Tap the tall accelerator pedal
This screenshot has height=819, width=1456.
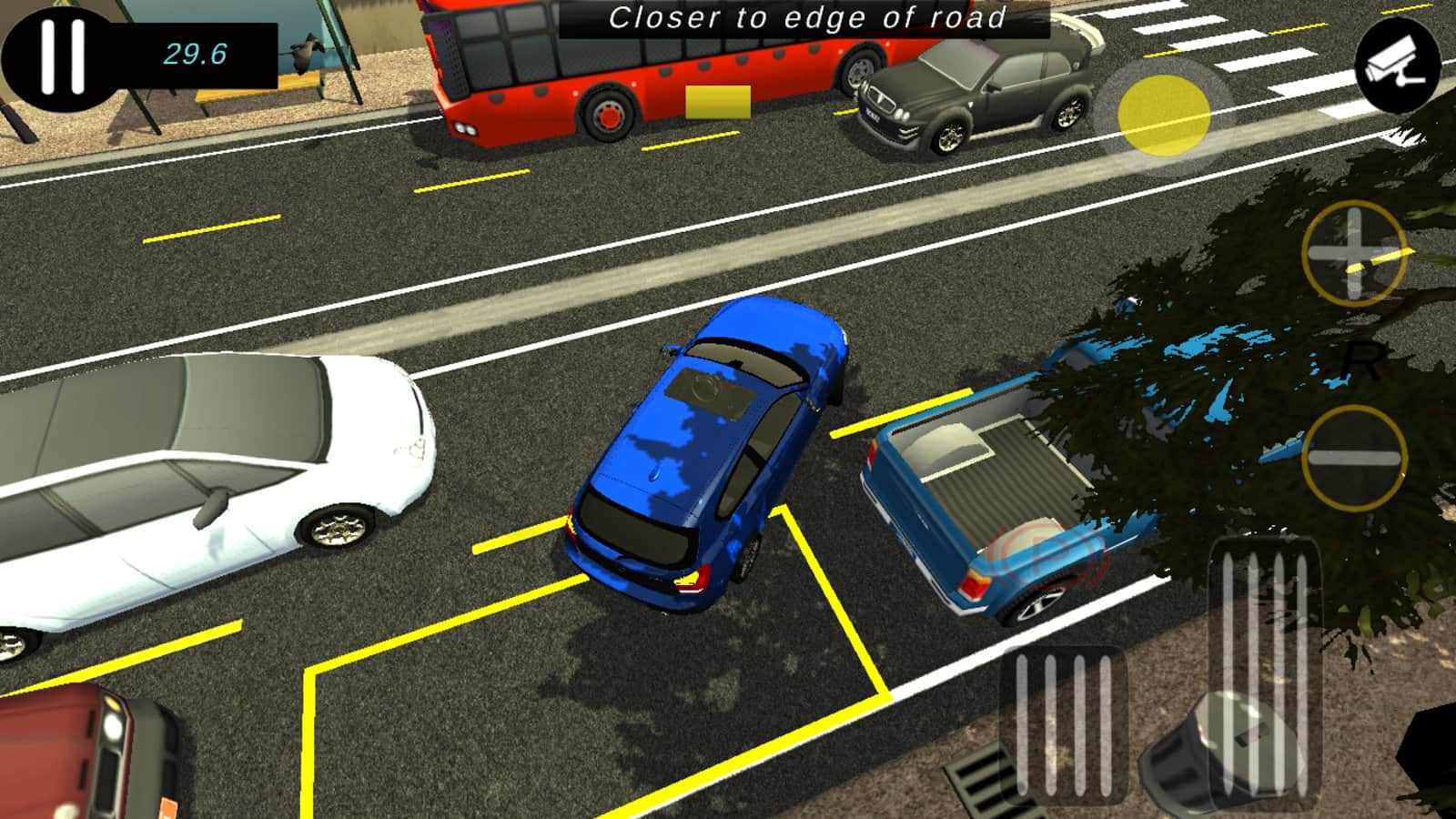click(1265, 669)
